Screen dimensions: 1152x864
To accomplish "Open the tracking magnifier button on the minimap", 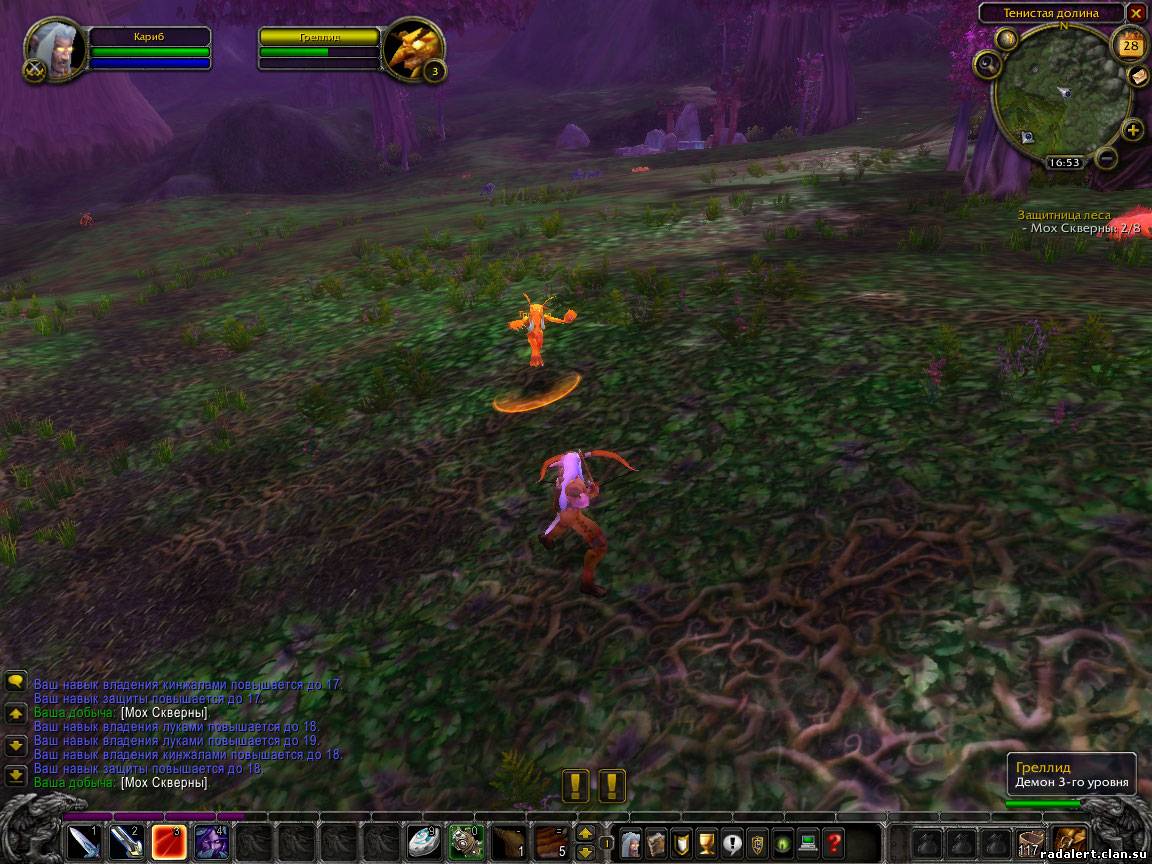I will [x=988, y=64].
